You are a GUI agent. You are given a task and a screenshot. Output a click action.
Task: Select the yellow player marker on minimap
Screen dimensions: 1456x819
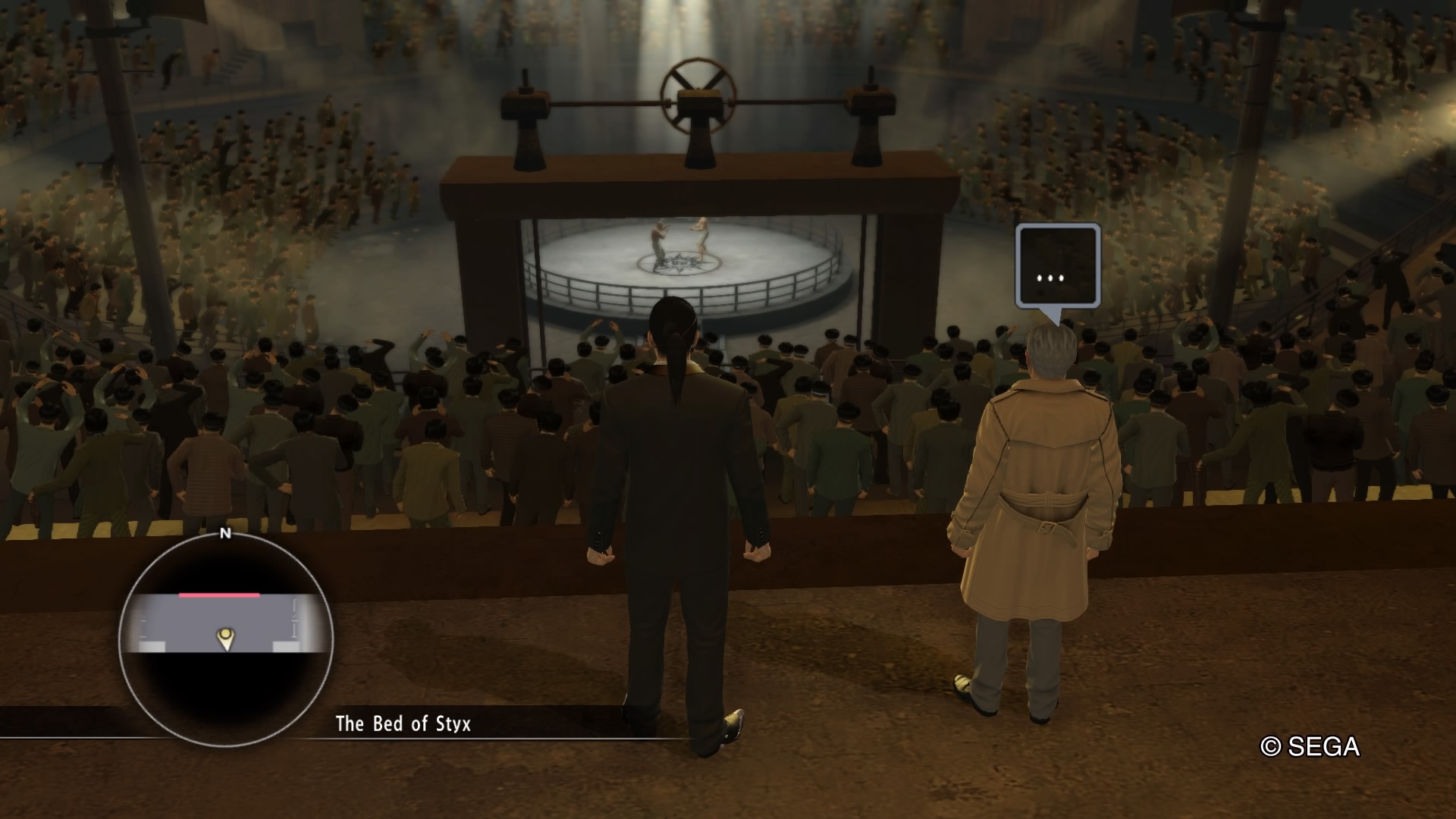tap(225, 639)
